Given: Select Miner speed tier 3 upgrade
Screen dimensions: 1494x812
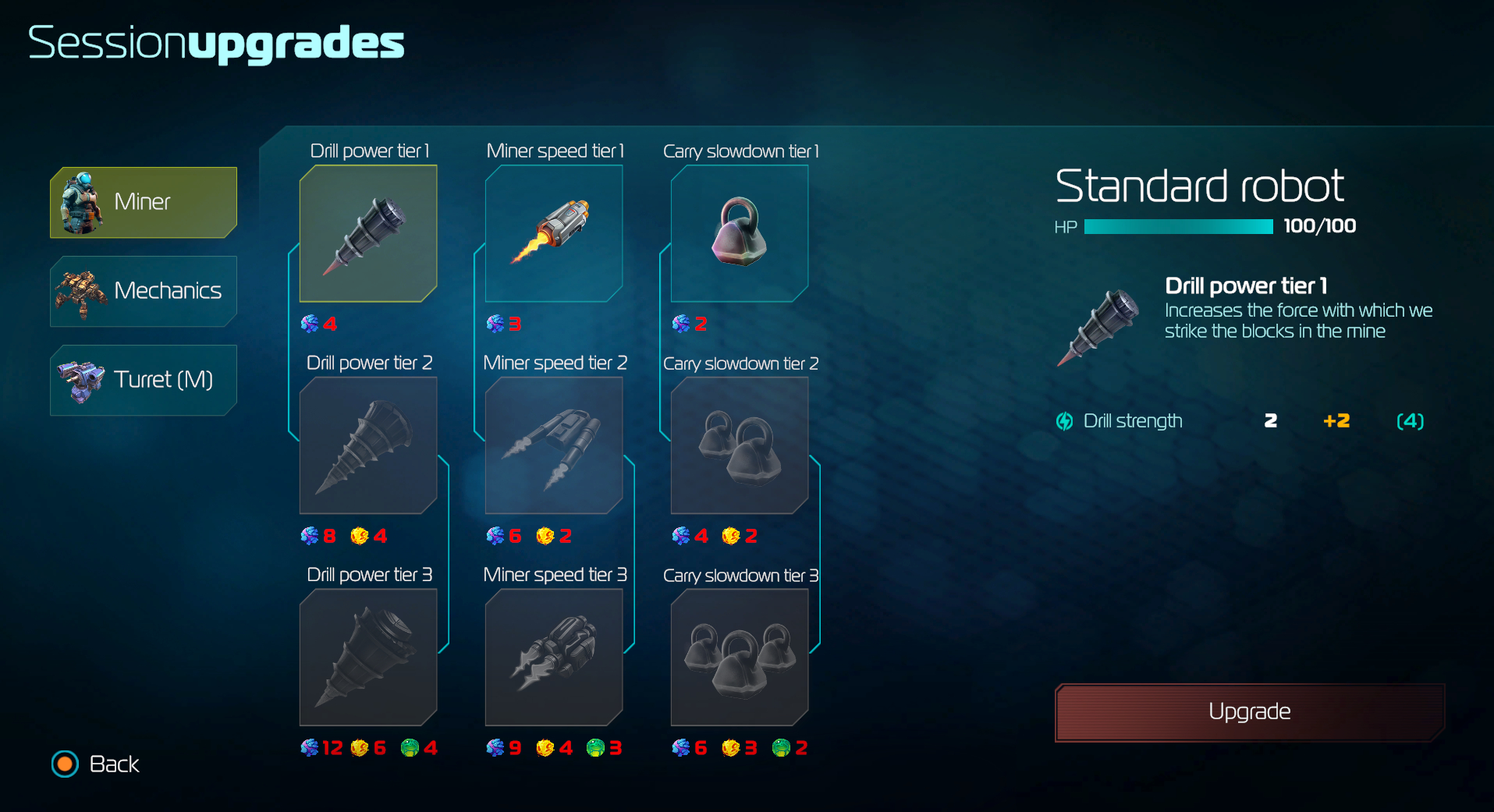Looking at the screenshot, I should tap(554, 658).
